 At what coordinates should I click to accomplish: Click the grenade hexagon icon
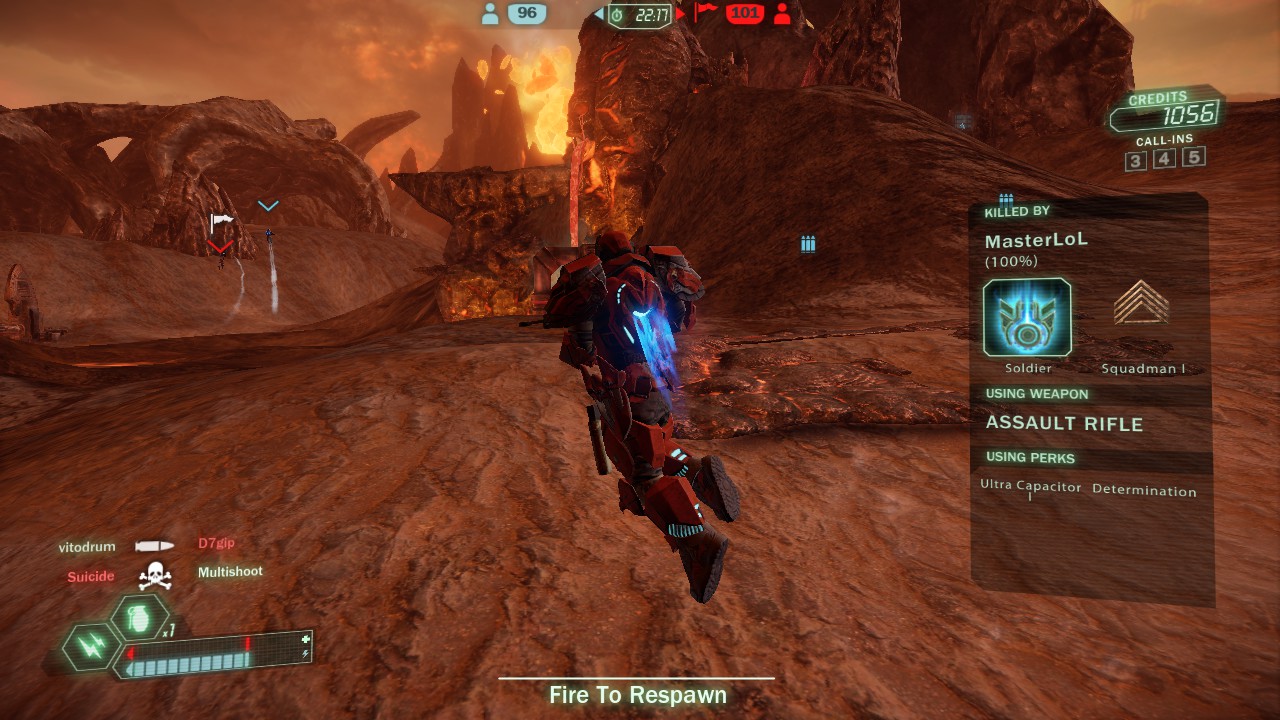[139, 617]
